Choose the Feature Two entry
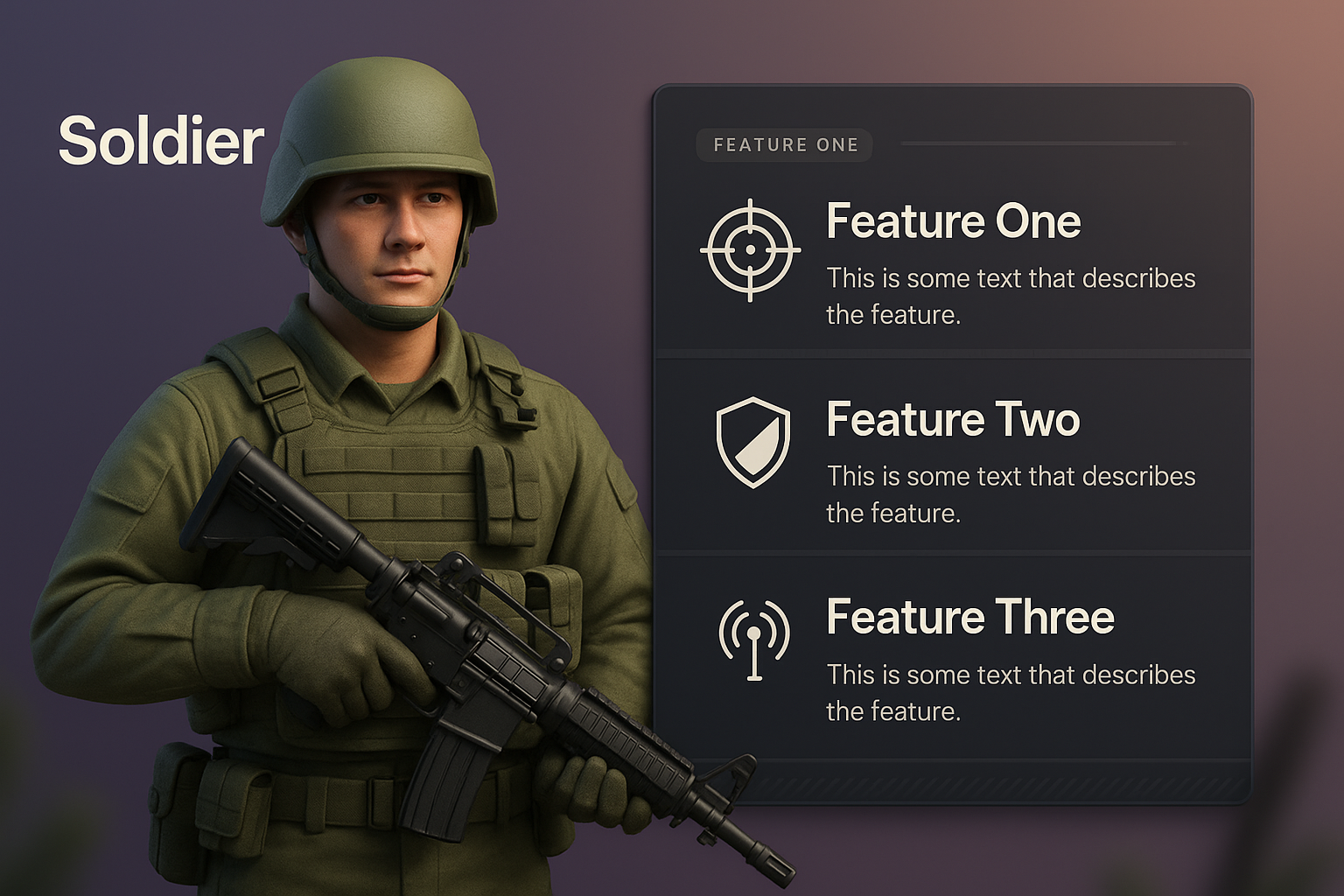This screenshot has height=896, width=1344. pos(953,420)
